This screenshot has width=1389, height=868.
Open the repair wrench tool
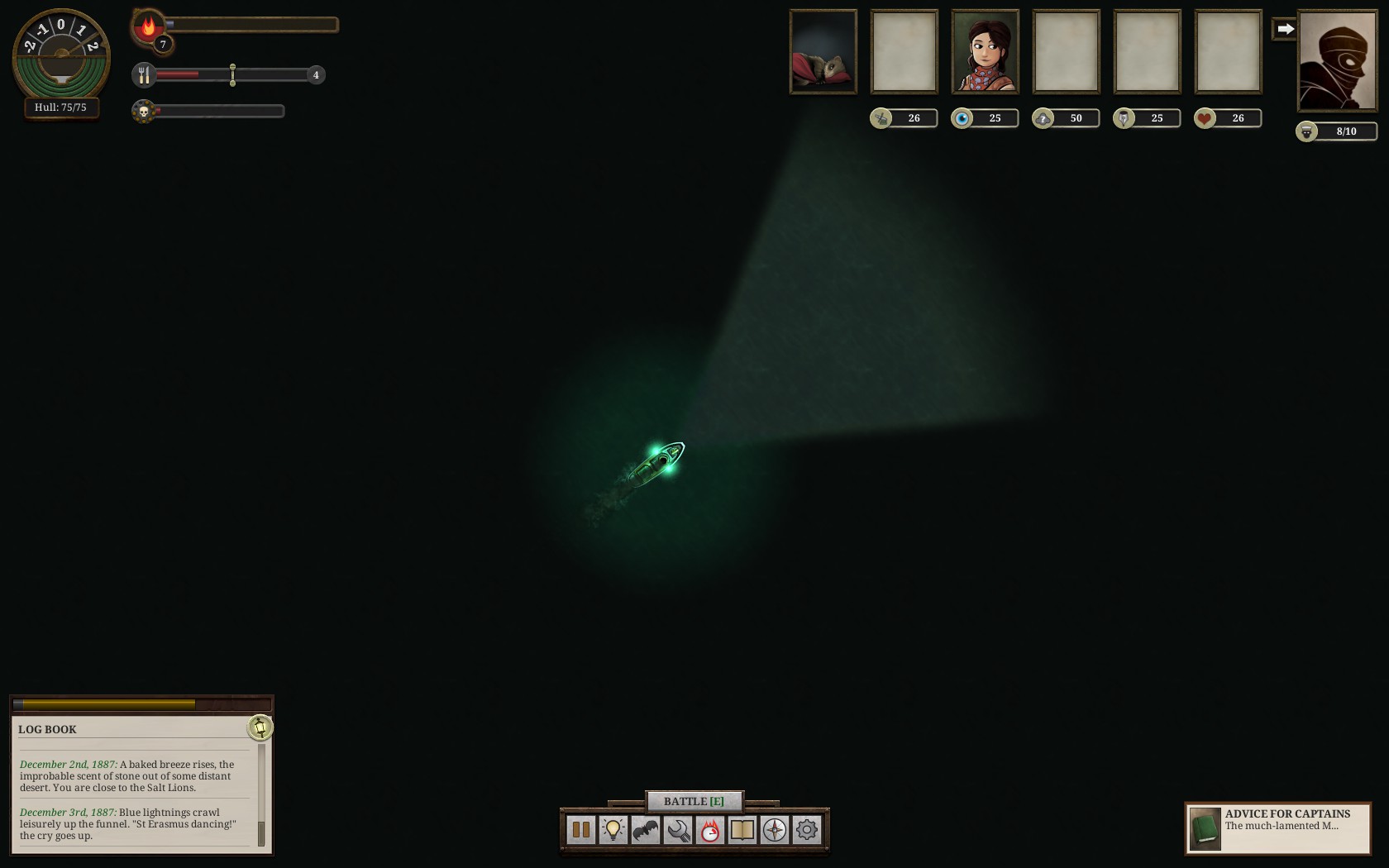[x=678, y=830]
